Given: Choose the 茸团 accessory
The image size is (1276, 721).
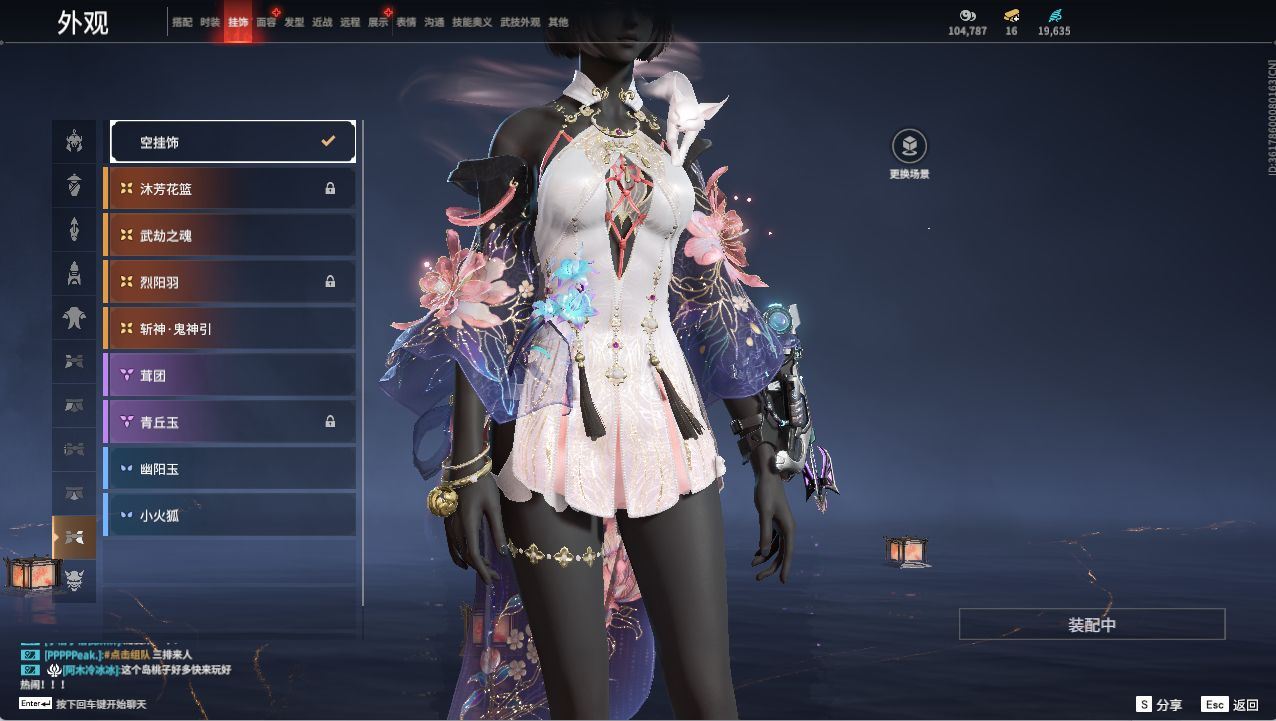Looking at the screenshot, I should [230, 375].
